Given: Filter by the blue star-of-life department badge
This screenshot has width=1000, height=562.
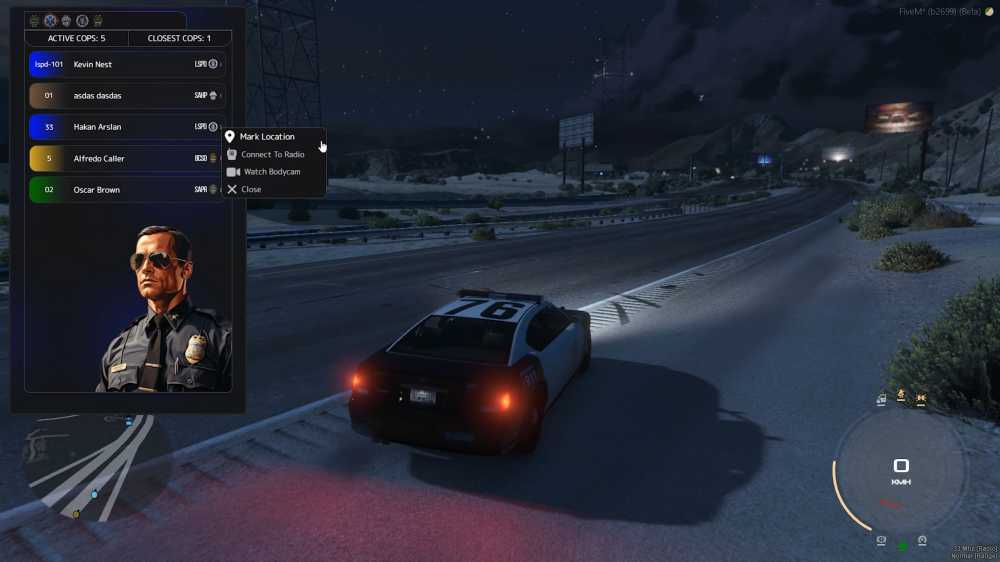Looking at the screenshot, I should click(x=50, y=20).
